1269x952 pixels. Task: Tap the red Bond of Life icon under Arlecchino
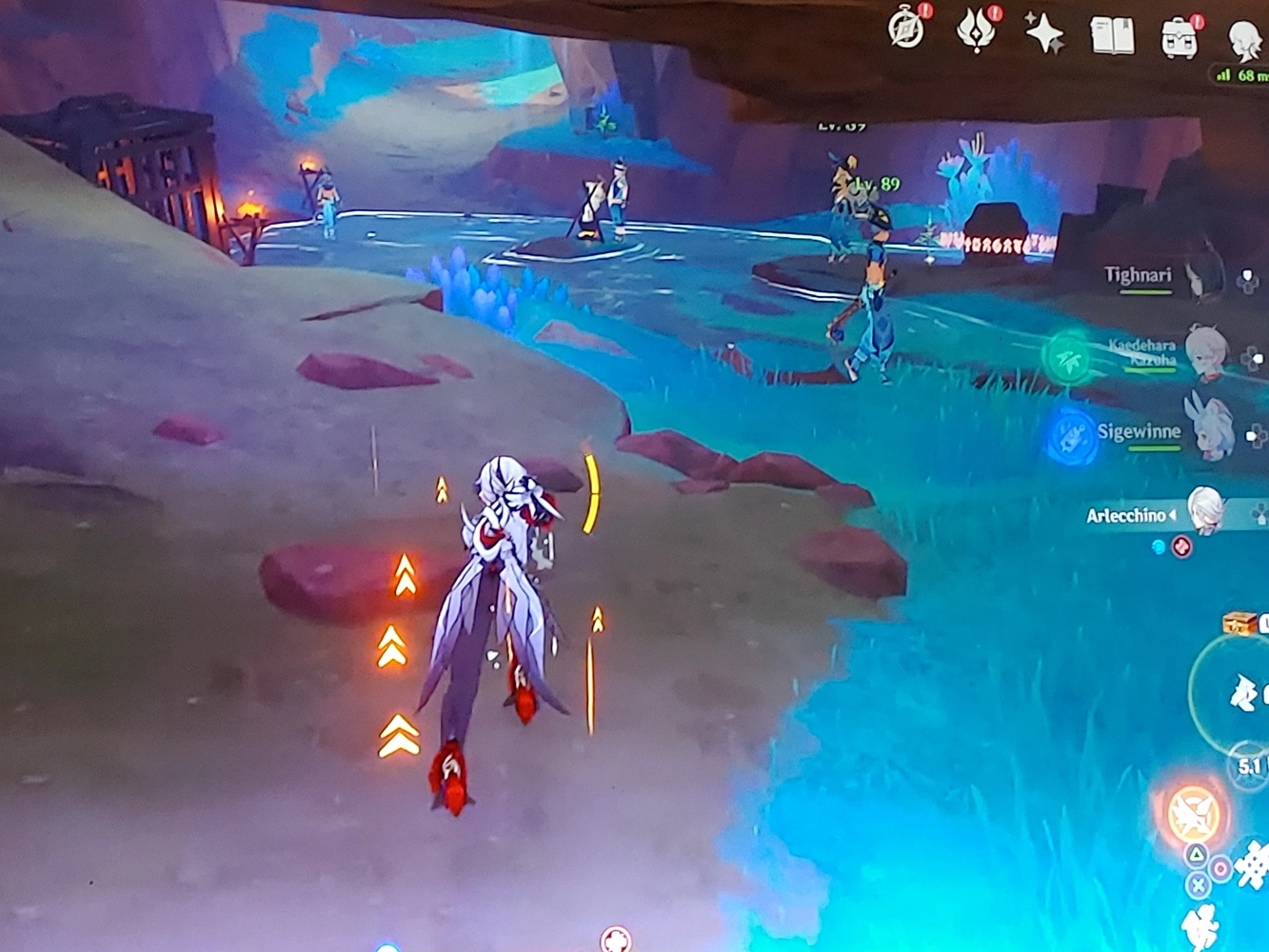pyautogui.click(x=1182, y=545)
